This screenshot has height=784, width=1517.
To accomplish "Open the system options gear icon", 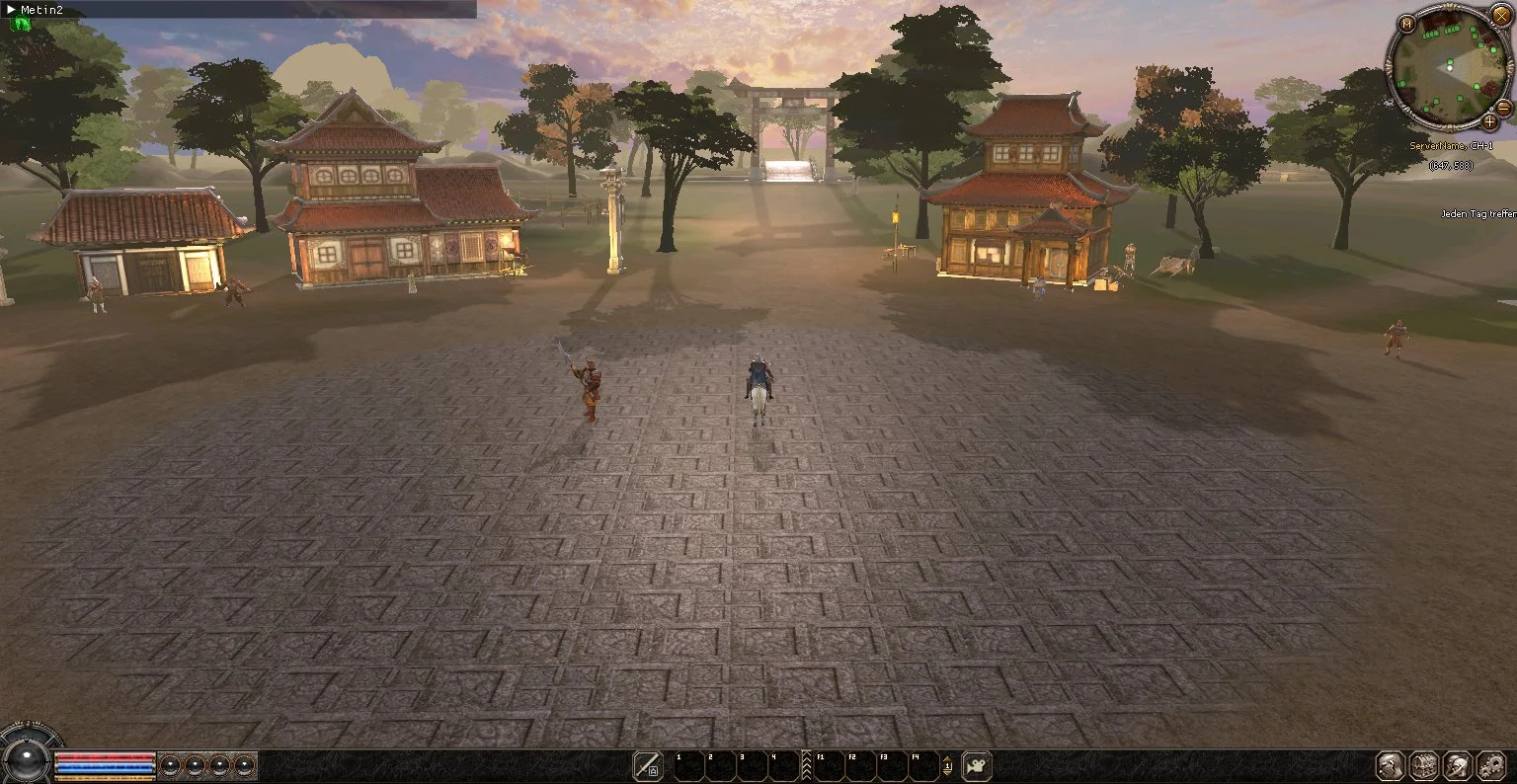I will (1489, 765).
